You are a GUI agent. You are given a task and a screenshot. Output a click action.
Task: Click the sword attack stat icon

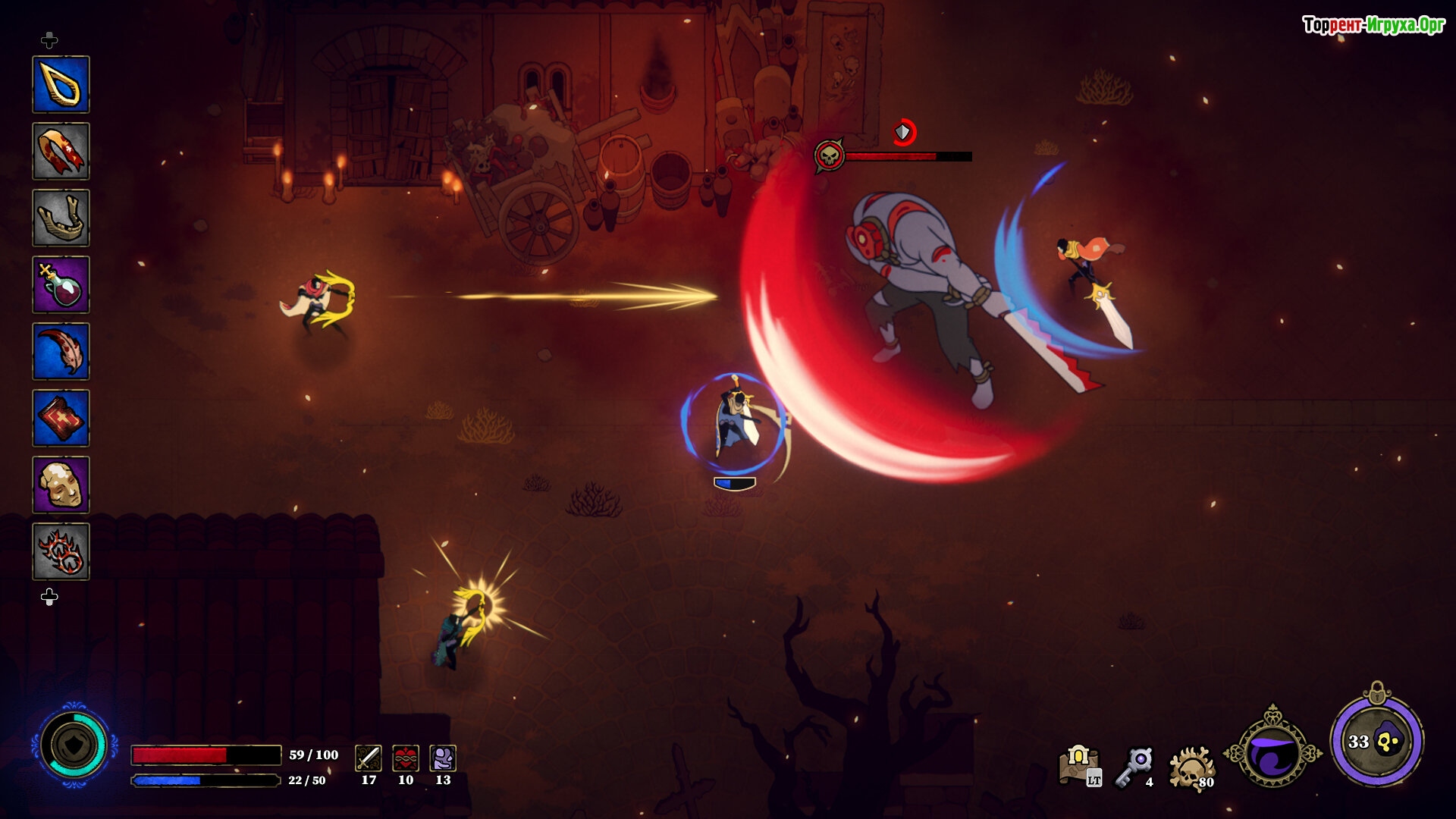369,758
